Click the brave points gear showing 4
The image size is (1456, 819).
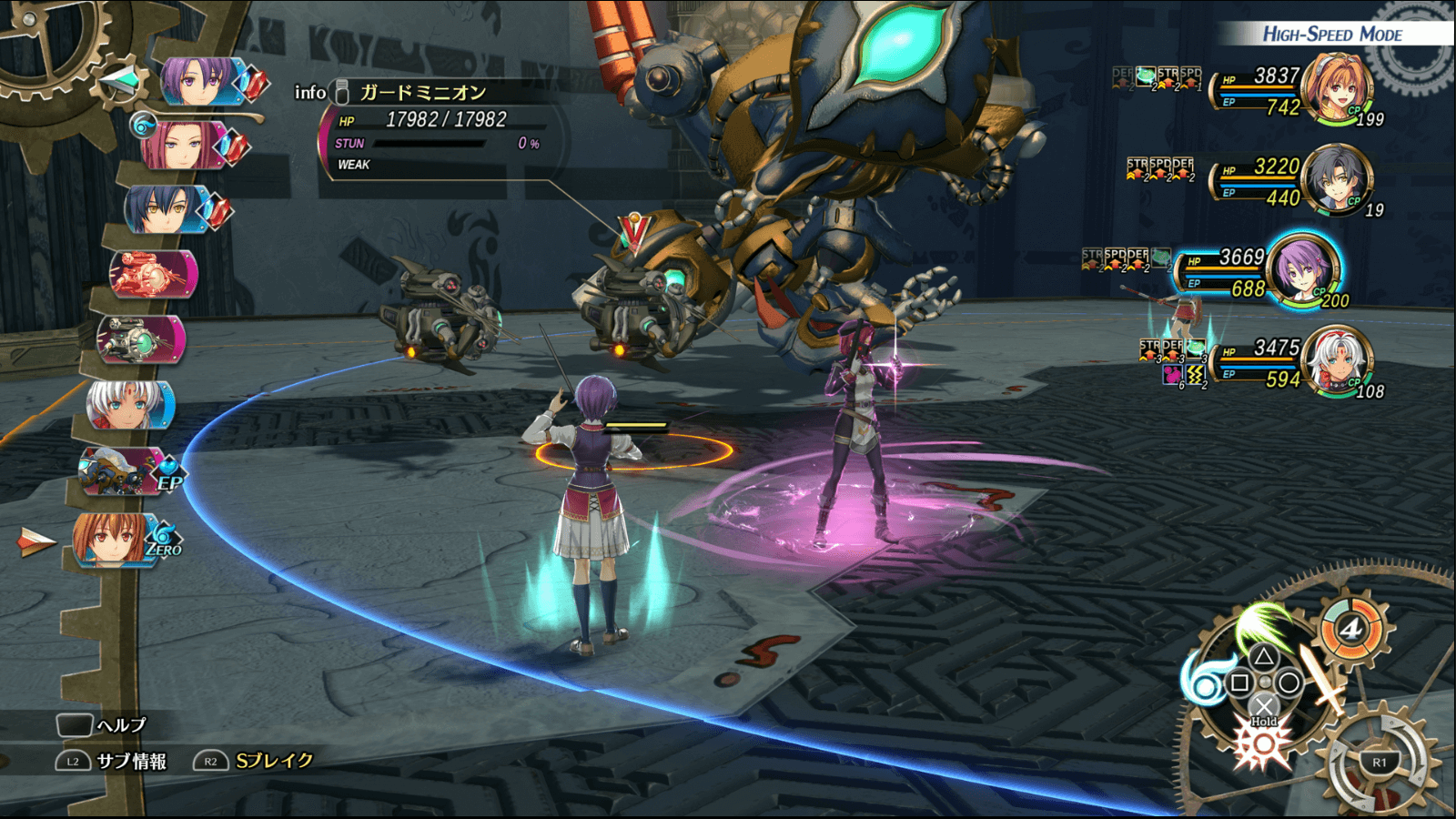pos(1352,629)
